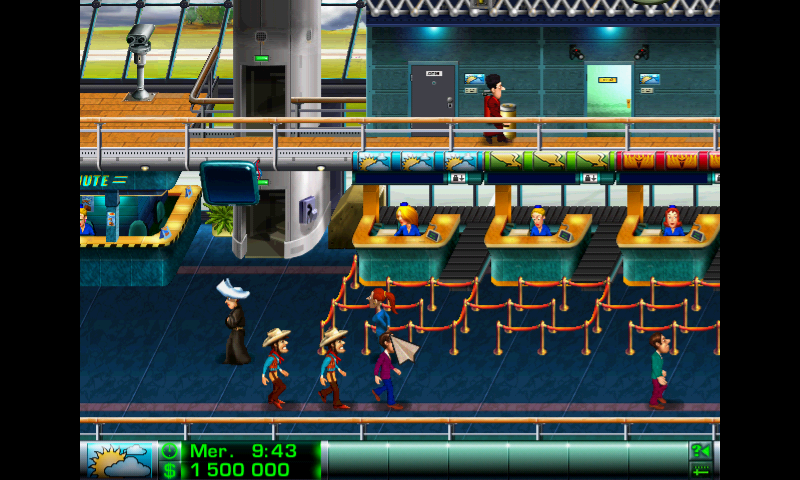The height and width of the screenshot is (480, 800).
Task: Click the green clock icon
Action: click(170, 451)
